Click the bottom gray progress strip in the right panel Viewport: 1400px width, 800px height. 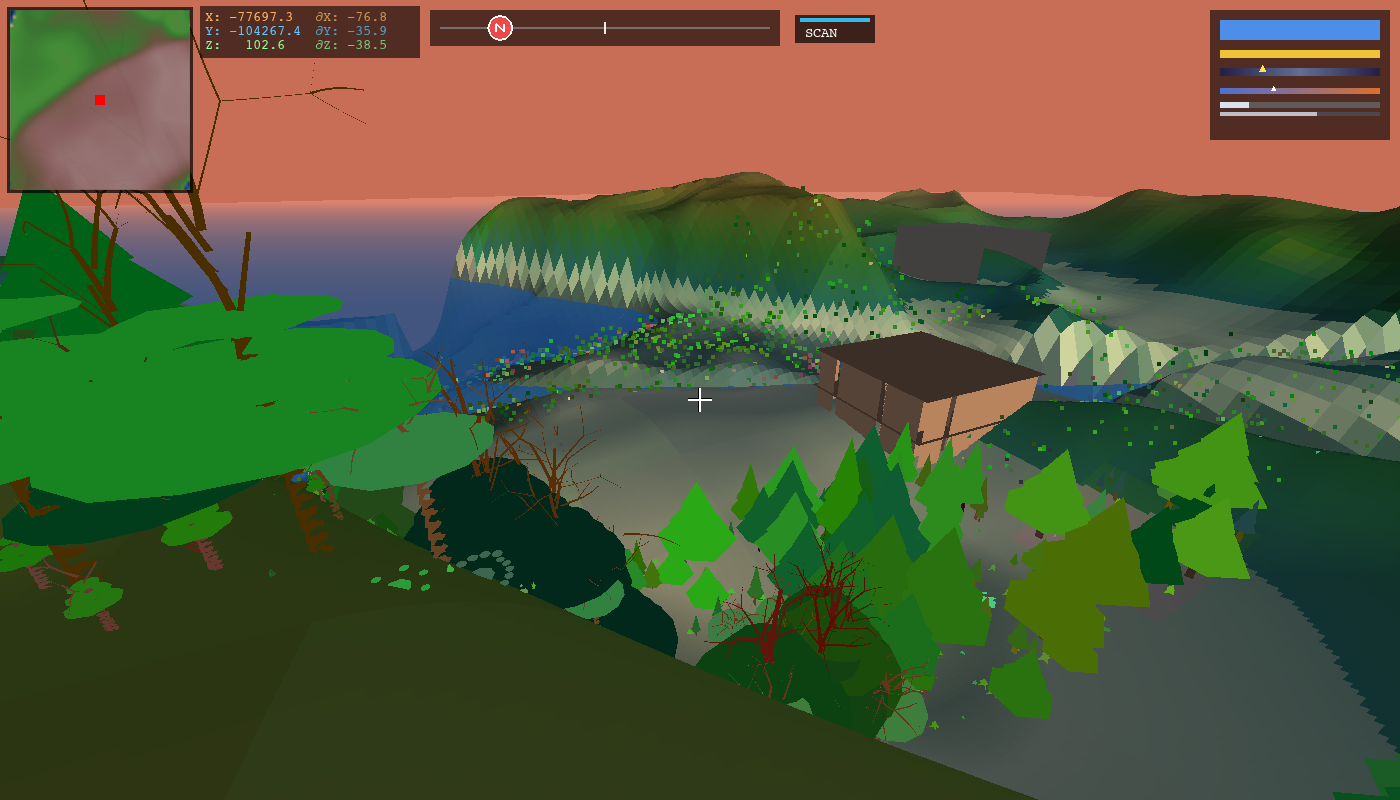[1300, 114]
